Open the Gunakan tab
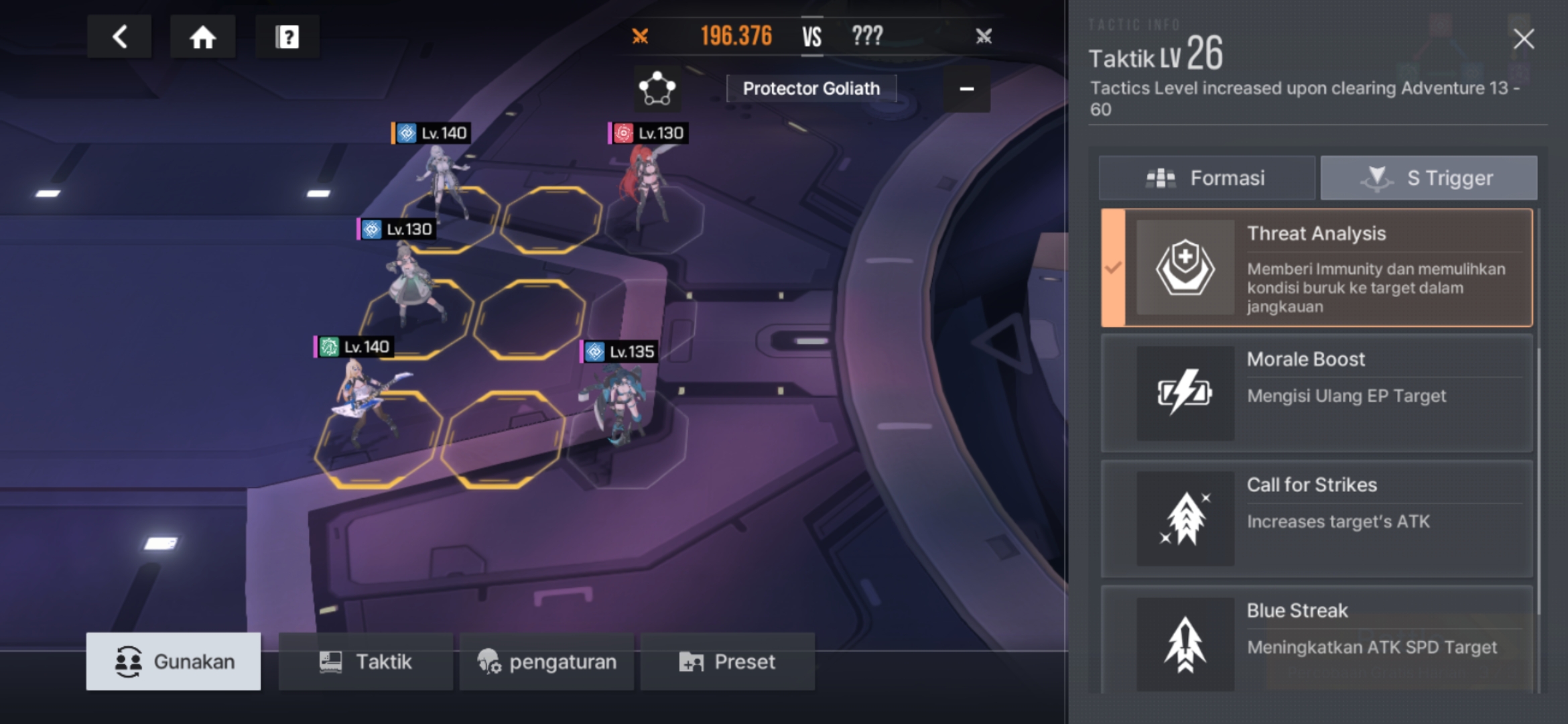The image size is (1568, 724). click(x=174, y=662)
